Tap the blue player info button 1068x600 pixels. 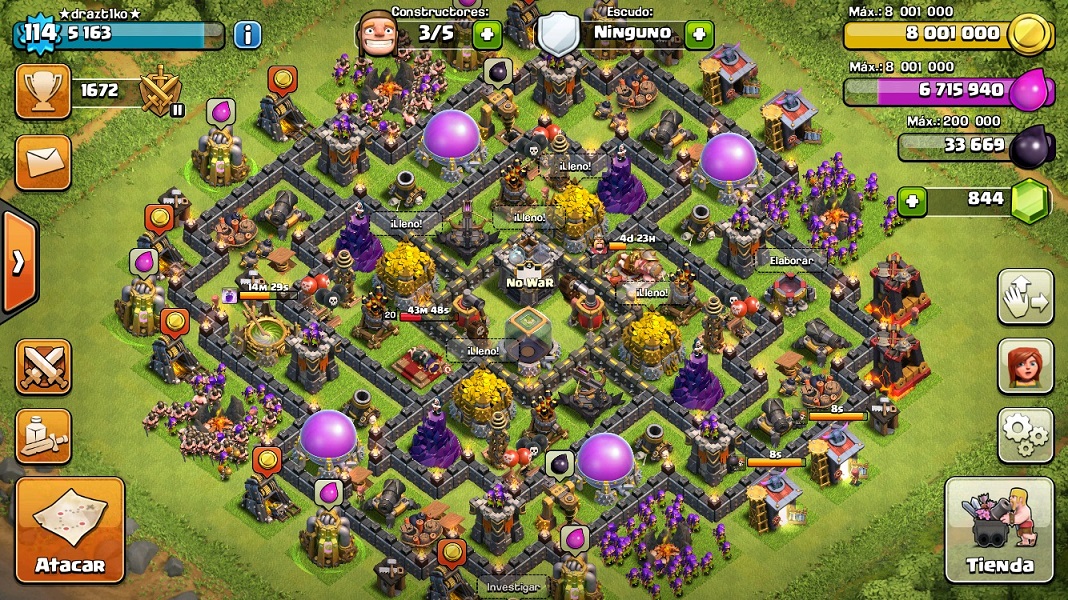[247, 35]
